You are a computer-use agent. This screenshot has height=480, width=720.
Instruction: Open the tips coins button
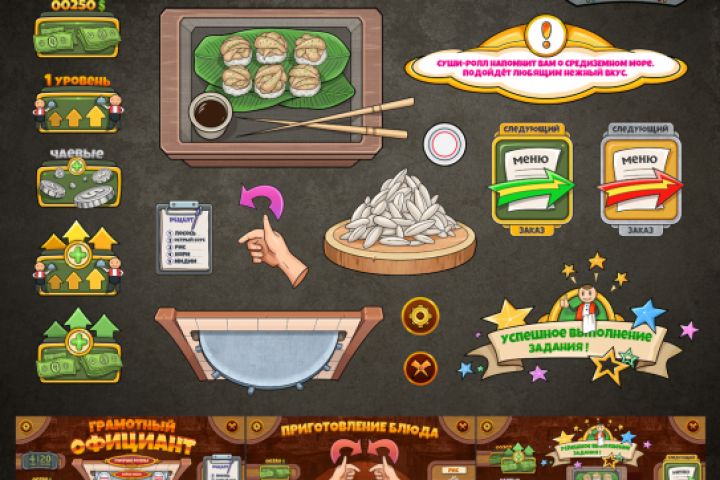point(77,185)
